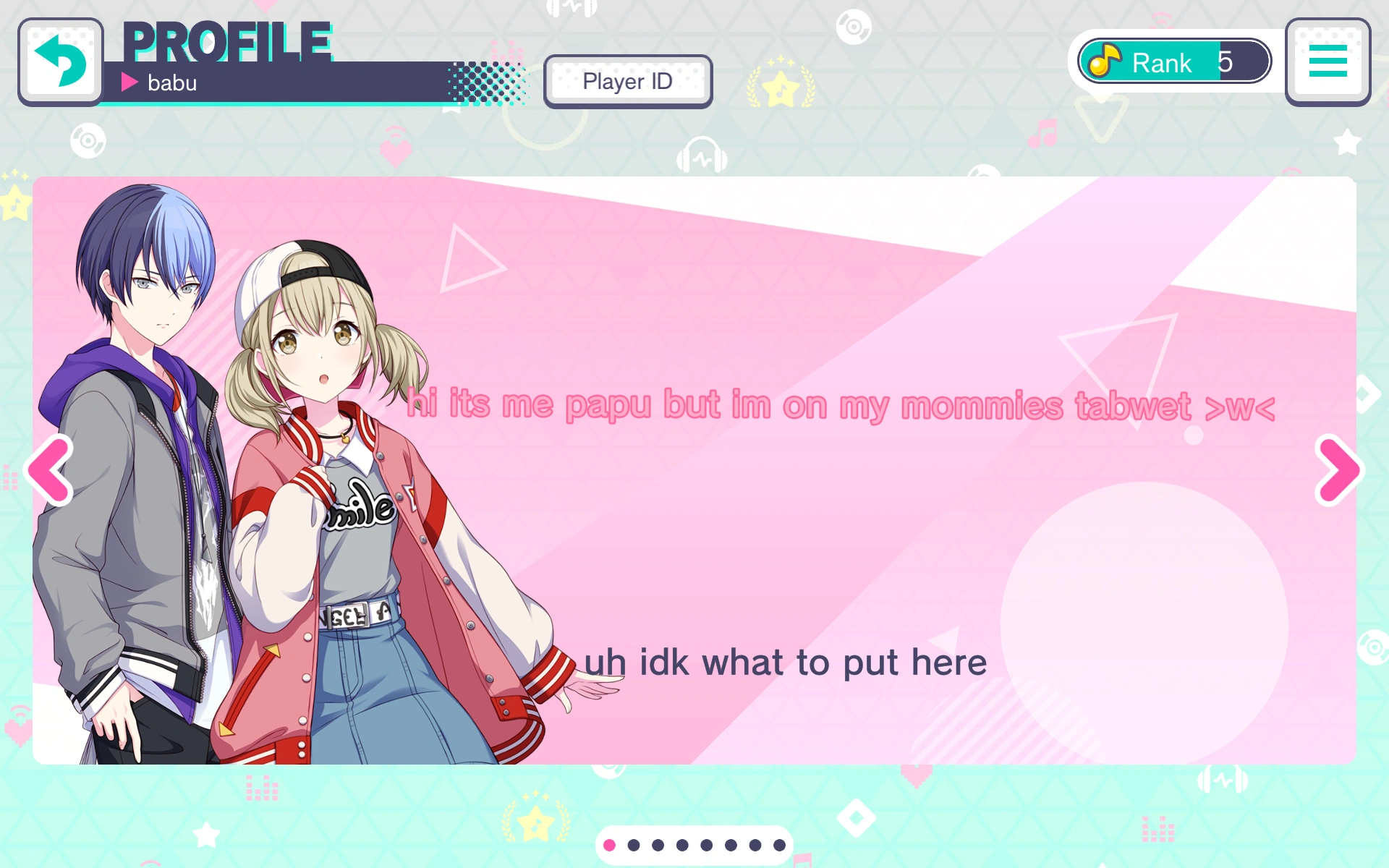Open the PROFILE header tab

coord(229,41)
